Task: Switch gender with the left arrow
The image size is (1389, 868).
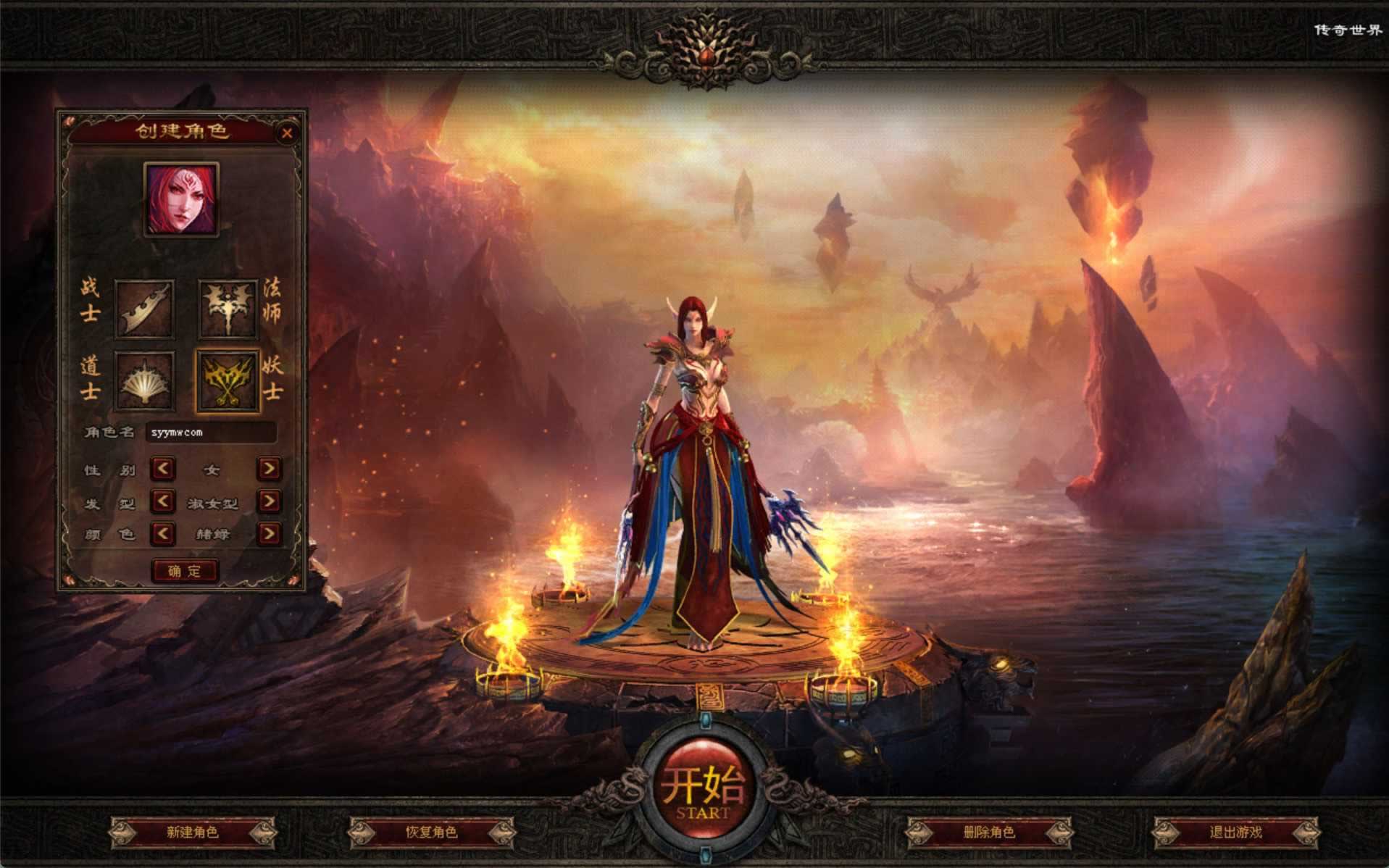Action: point(162,469)
